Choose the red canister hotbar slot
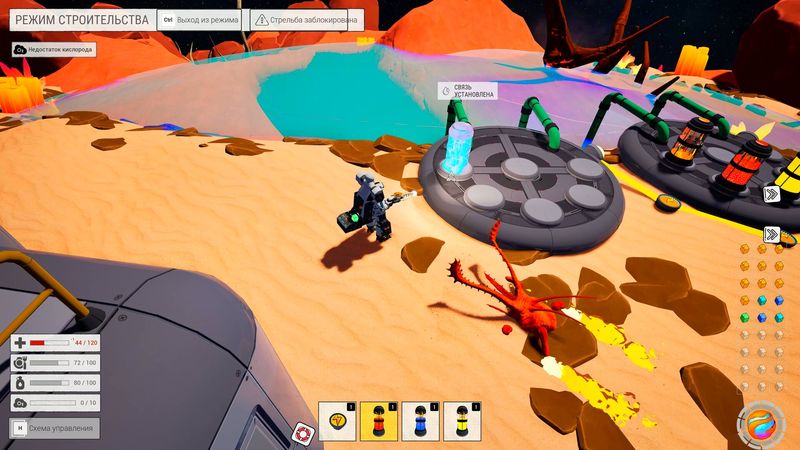 tap(379, 421)
